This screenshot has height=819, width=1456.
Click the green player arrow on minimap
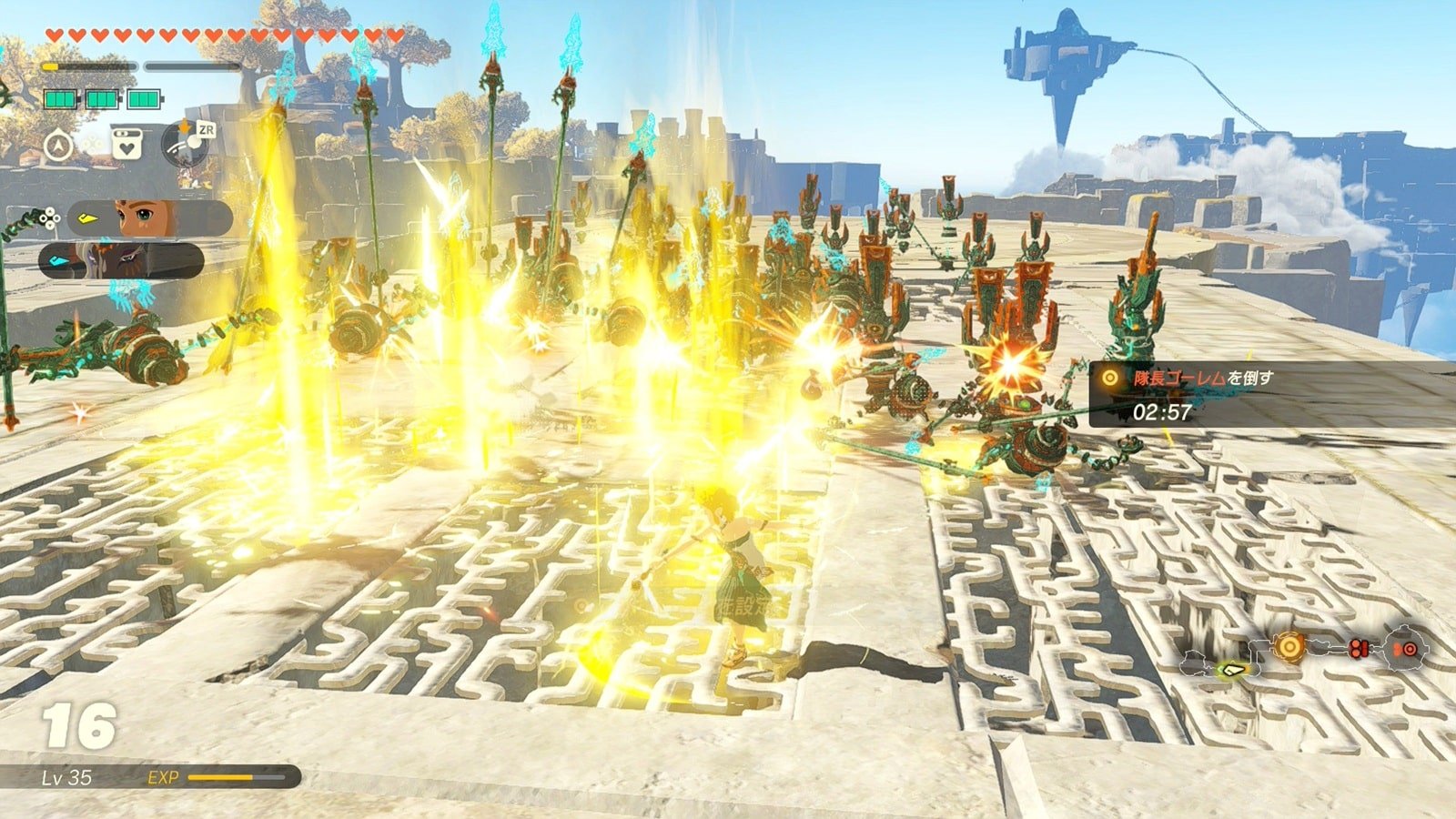pos(1234,671)
